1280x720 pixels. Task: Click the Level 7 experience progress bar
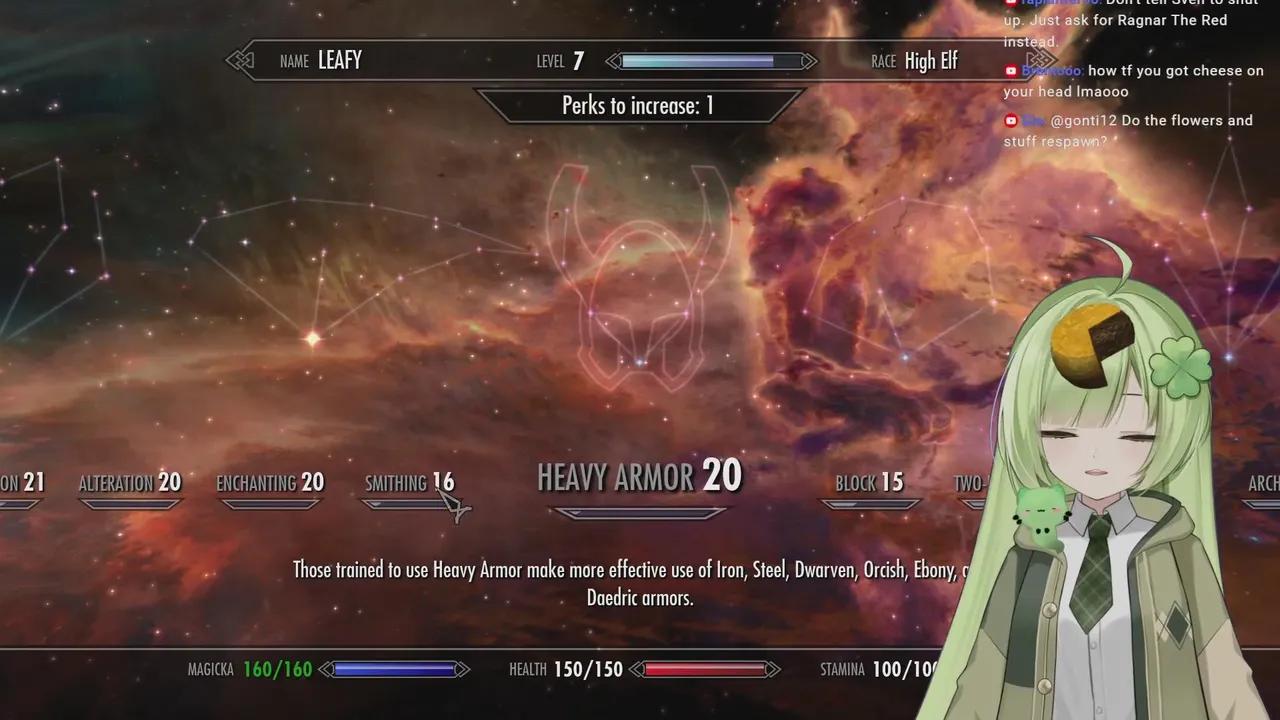click(x=710, y=61)
